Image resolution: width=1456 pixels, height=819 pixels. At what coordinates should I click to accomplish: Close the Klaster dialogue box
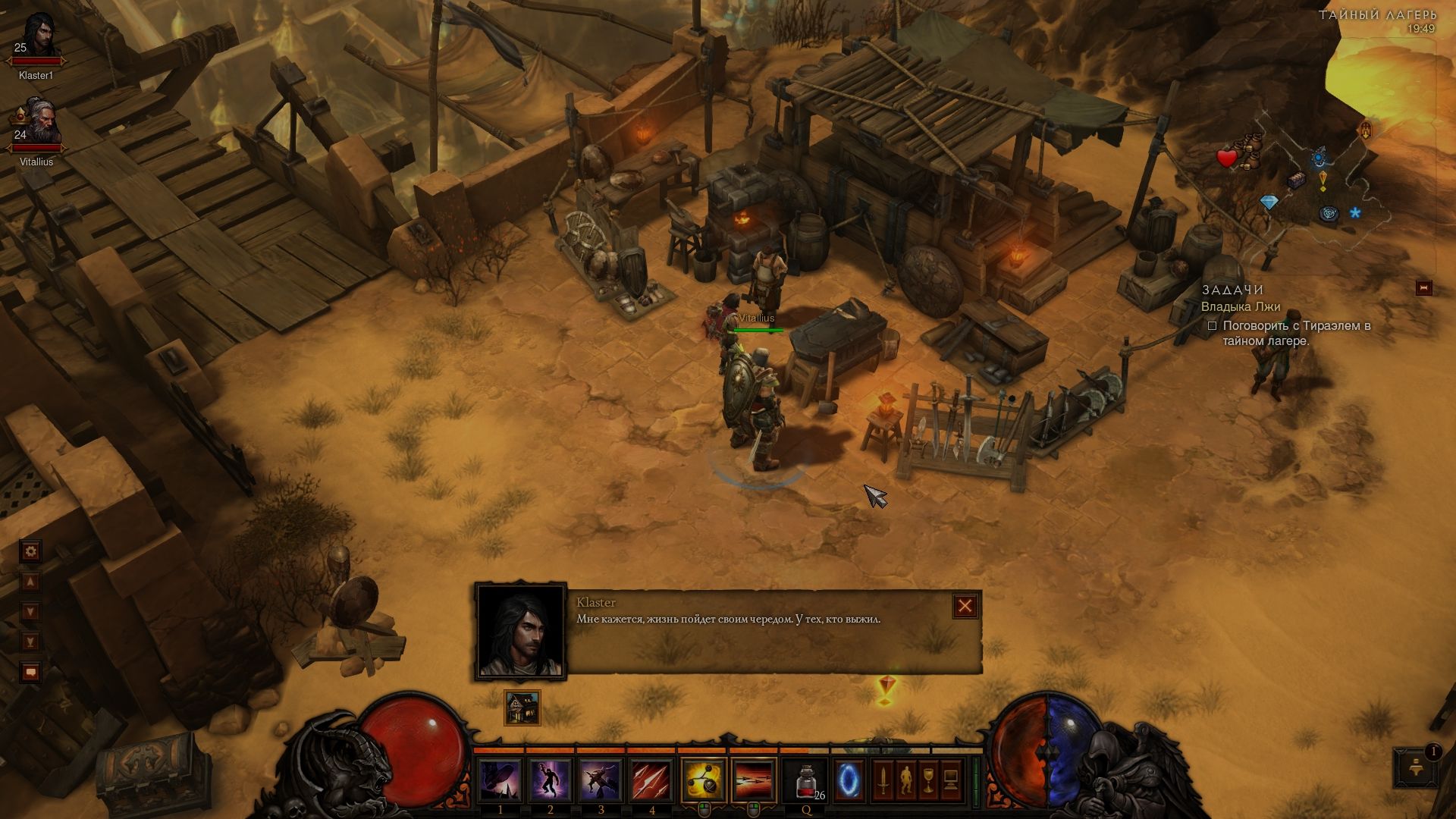[965, 606]
